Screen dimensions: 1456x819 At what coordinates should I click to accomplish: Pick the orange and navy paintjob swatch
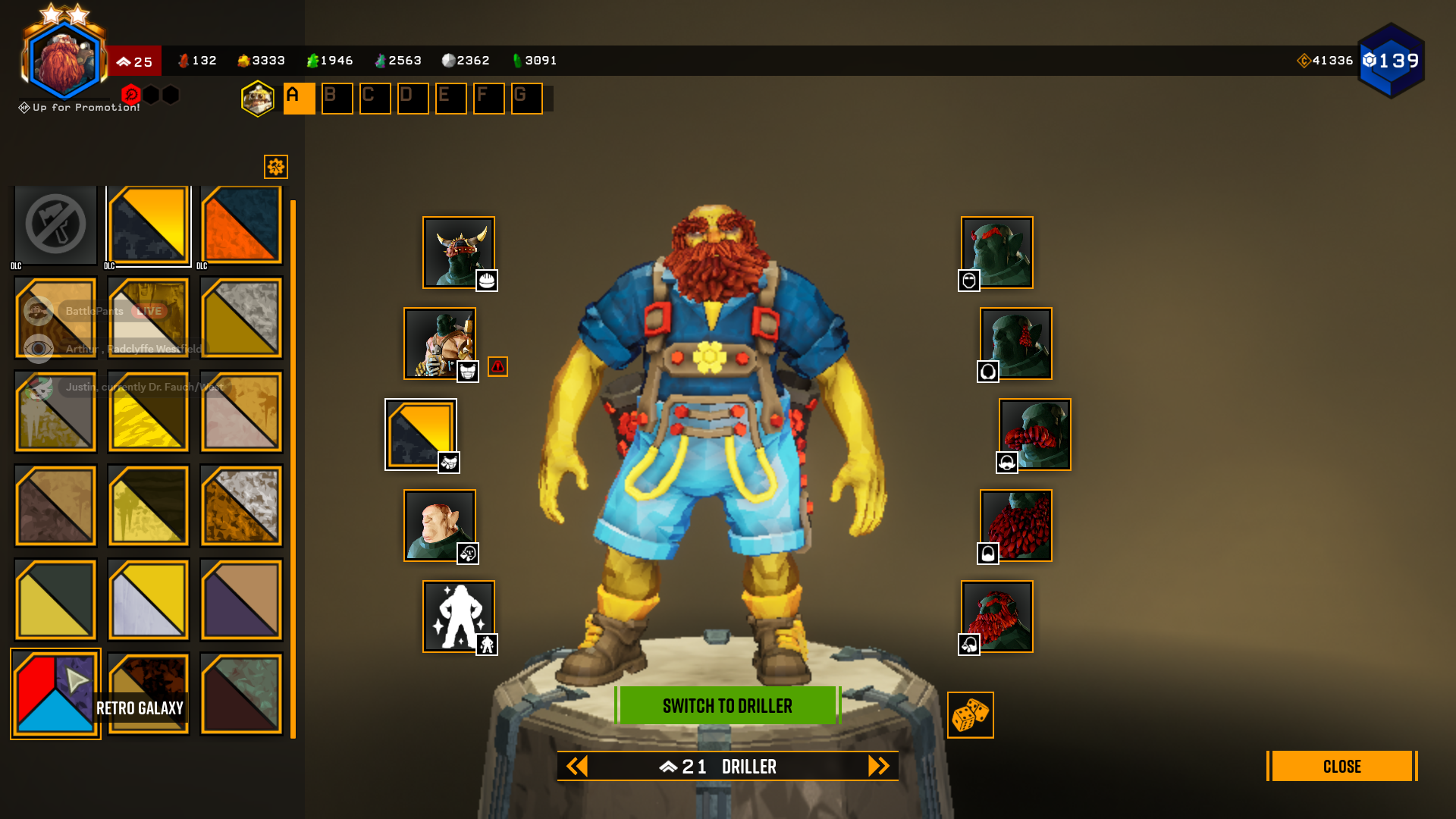(241, 225)
